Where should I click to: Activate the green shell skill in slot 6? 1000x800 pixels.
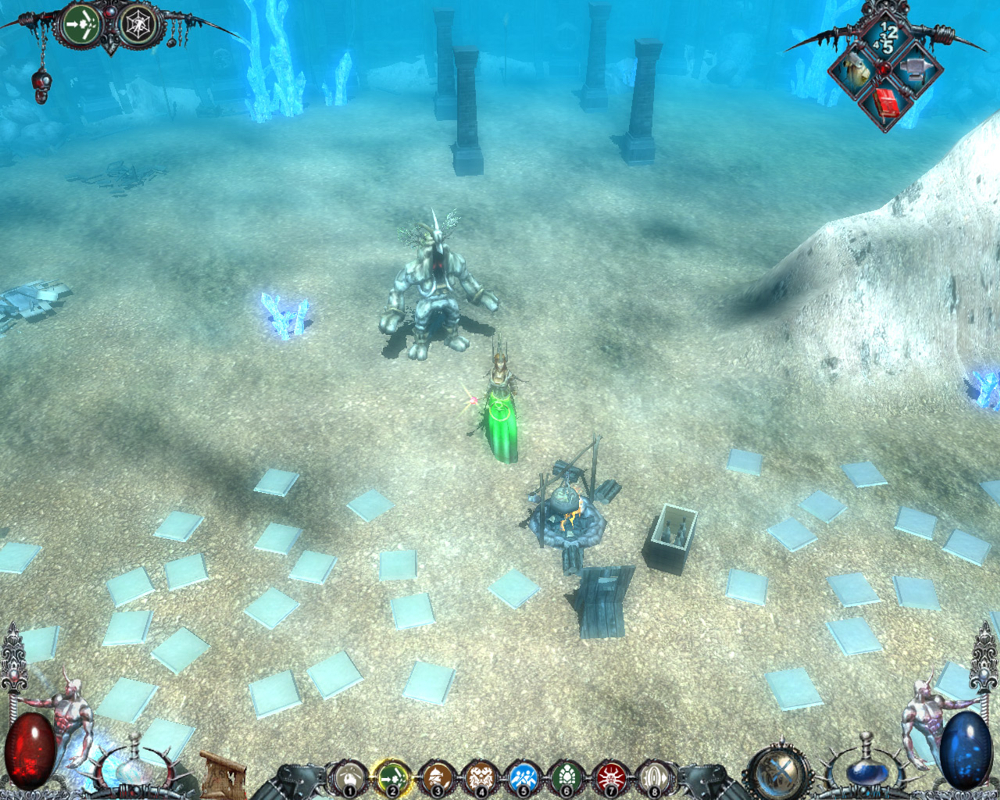click(567, 777)
